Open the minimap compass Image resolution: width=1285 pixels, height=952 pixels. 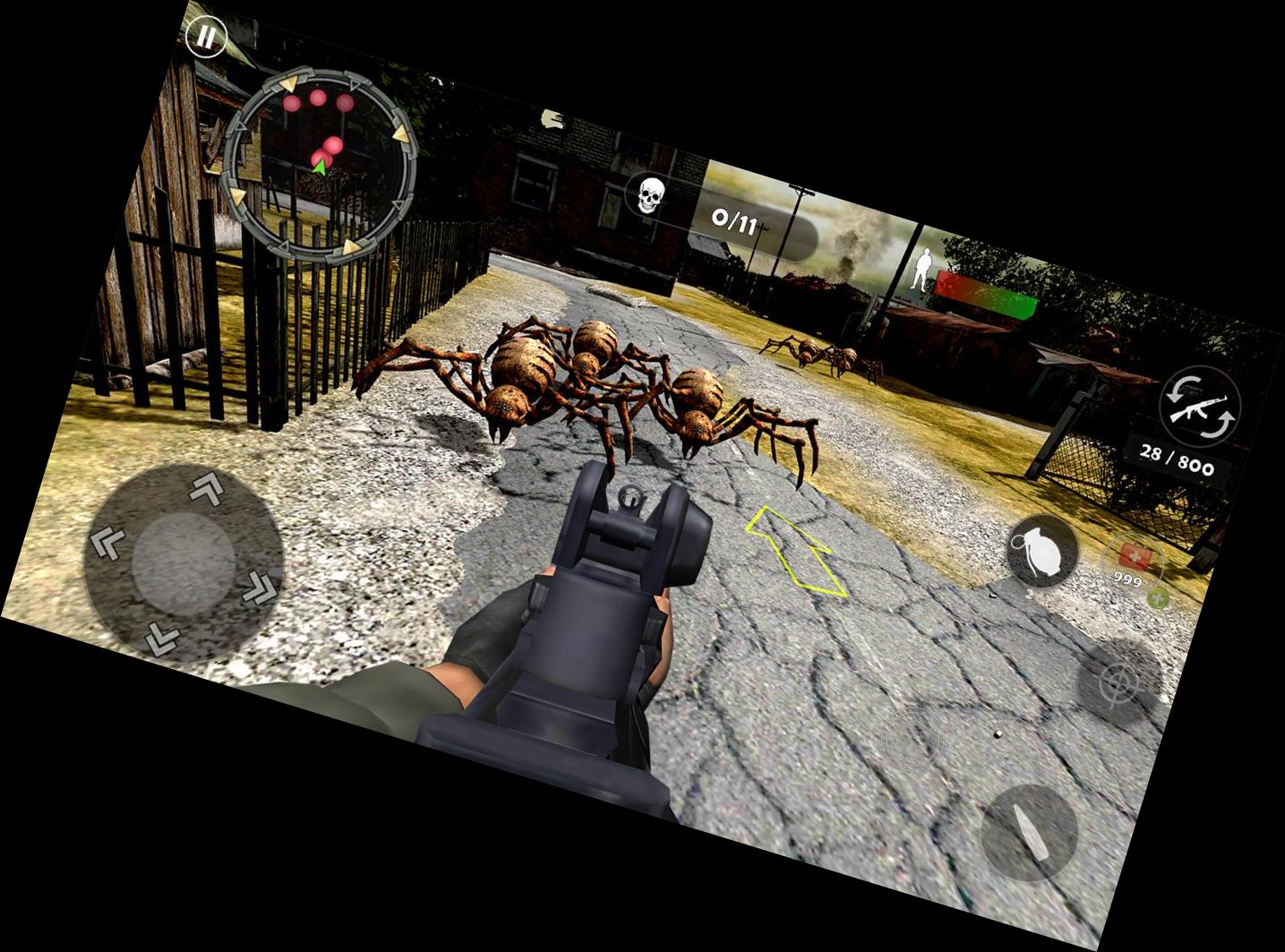click(x=322, y=161)
